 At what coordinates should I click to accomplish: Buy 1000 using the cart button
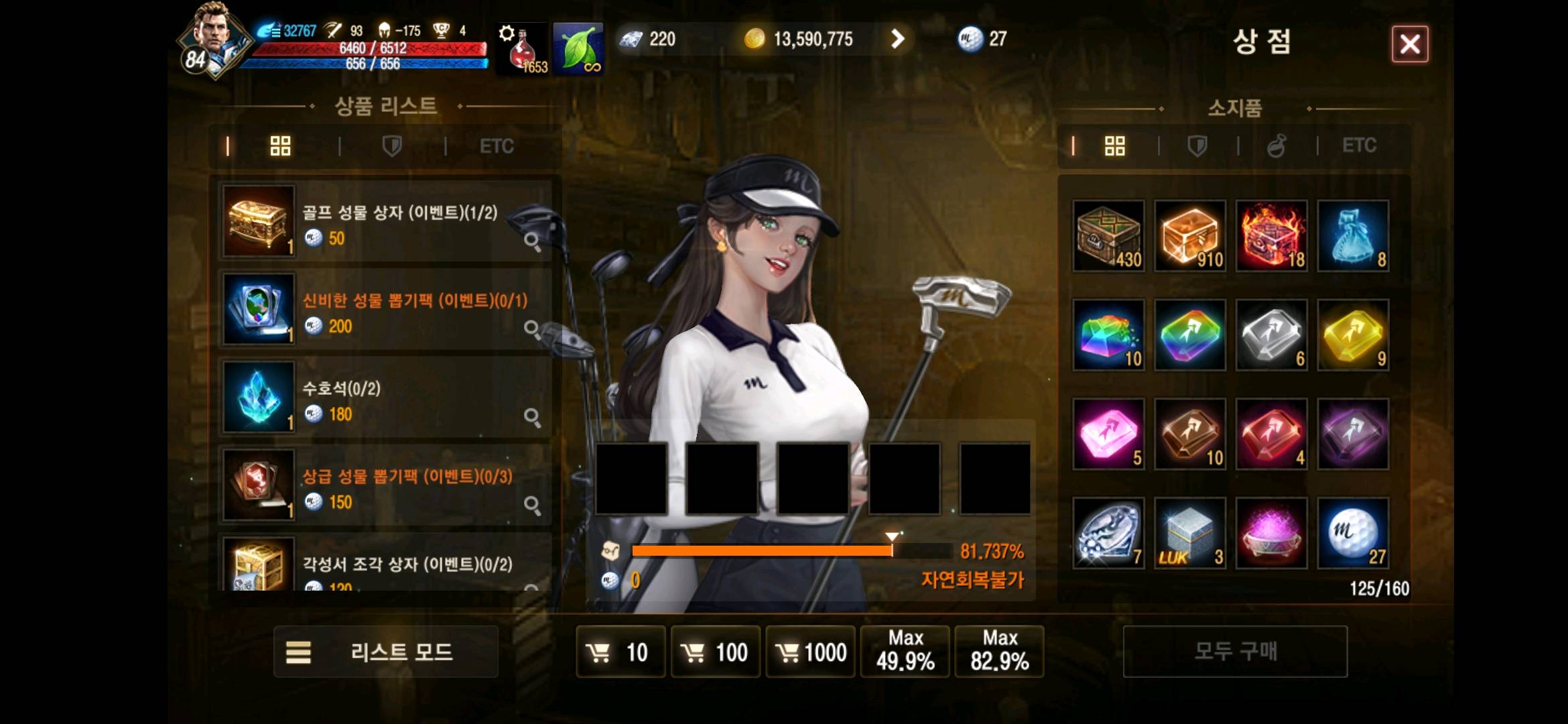[810, 652]
